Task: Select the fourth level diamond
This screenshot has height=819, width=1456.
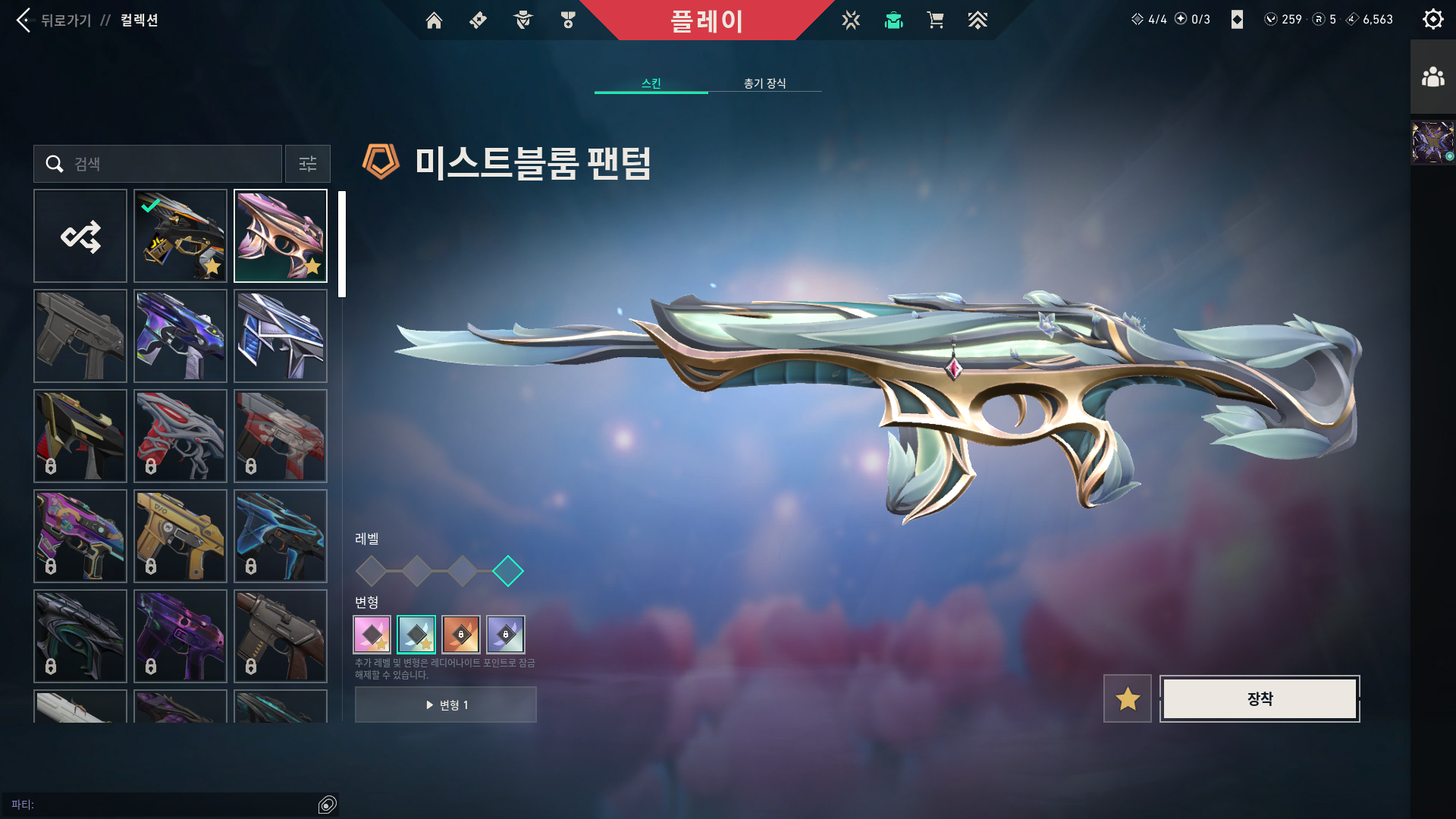Action: point(510,571)
